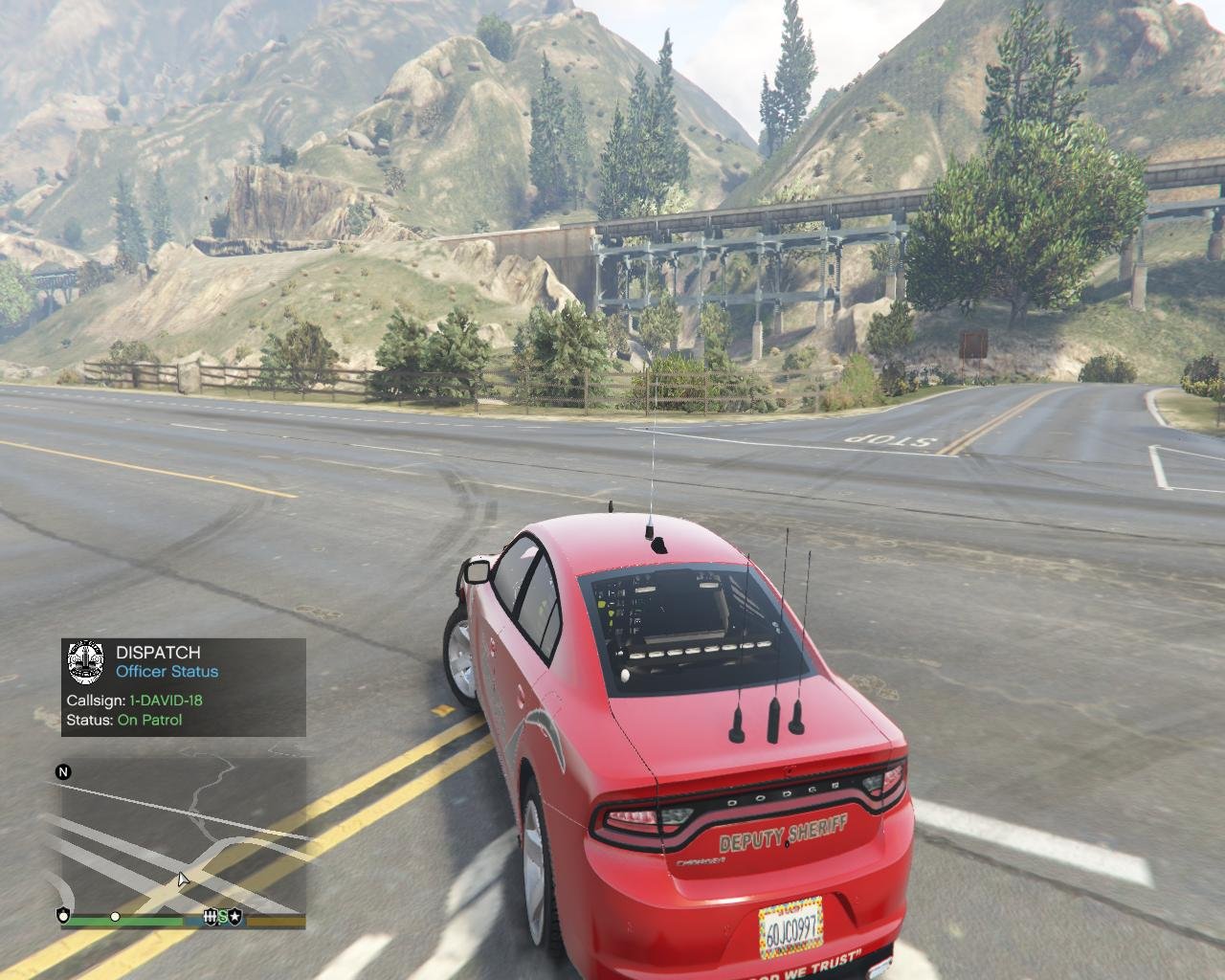The width and height of the screenshot is (1225, 980).
Task: Click the green S blip on minimap
Action: 223,917
